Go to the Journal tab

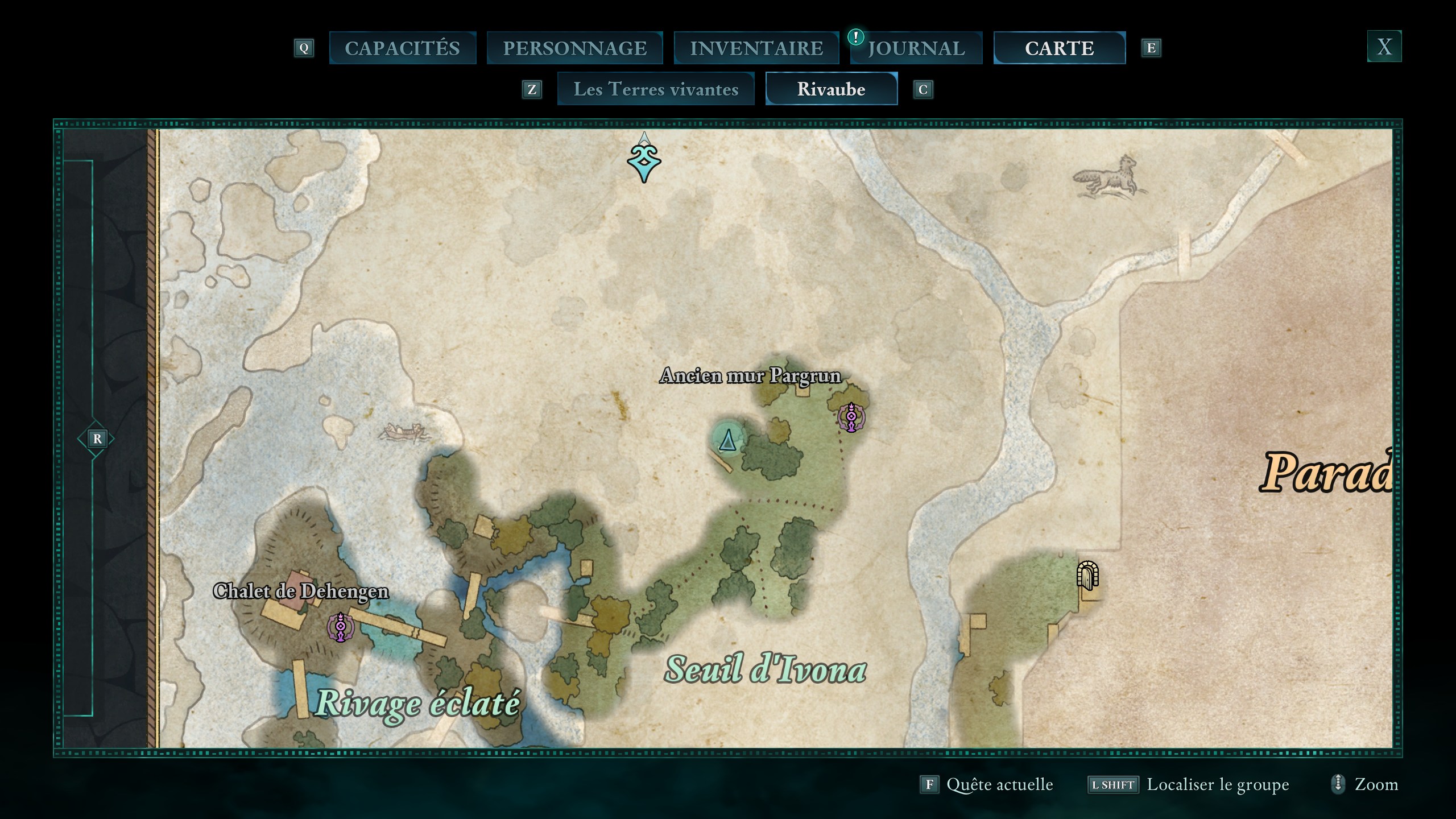(x=916, y=48)
